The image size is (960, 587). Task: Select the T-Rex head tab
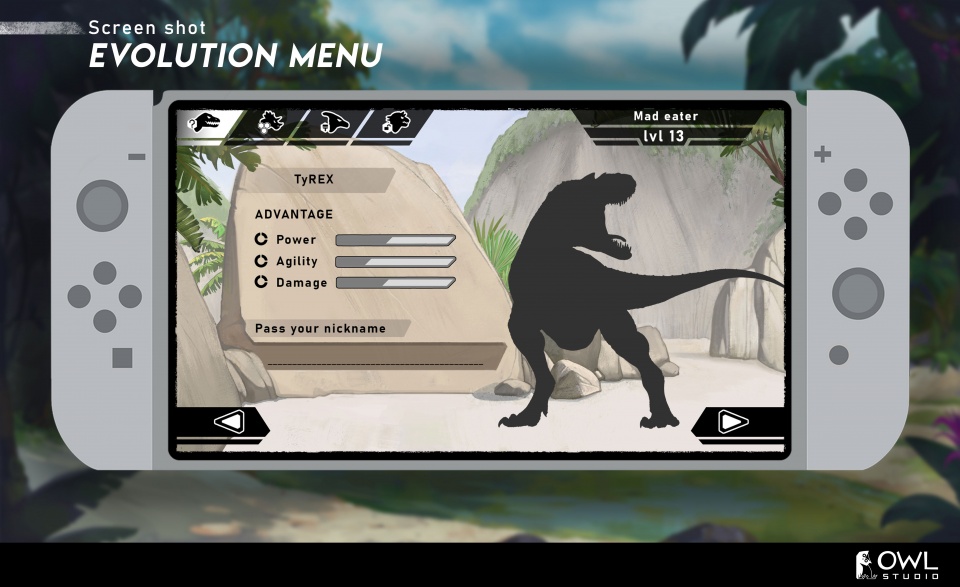coord(207,123)
